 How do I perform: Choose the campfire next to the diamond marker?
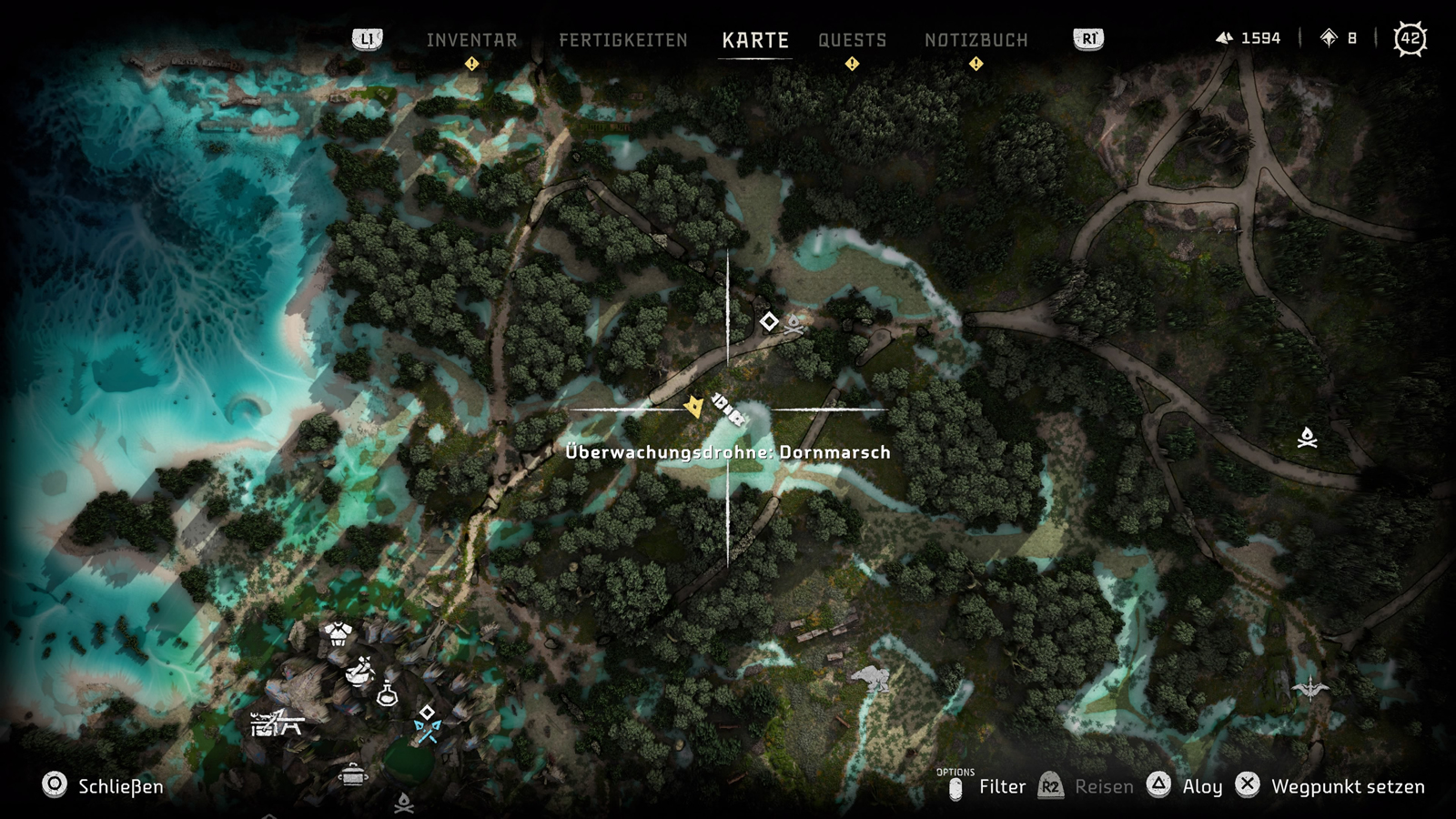pyautogui.click(x=794, y=324)
